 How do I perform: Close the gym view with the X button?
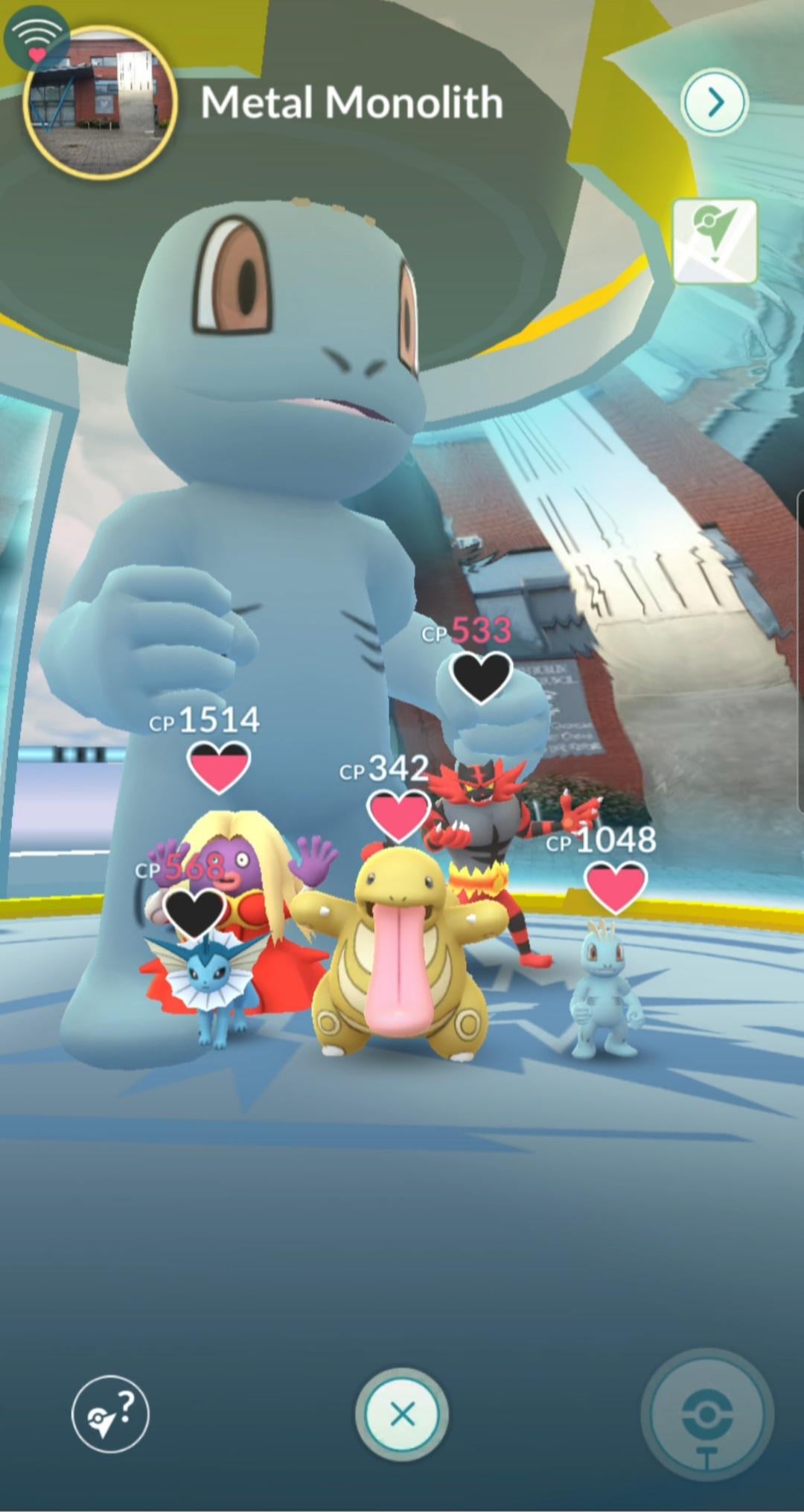point(402,1414)
